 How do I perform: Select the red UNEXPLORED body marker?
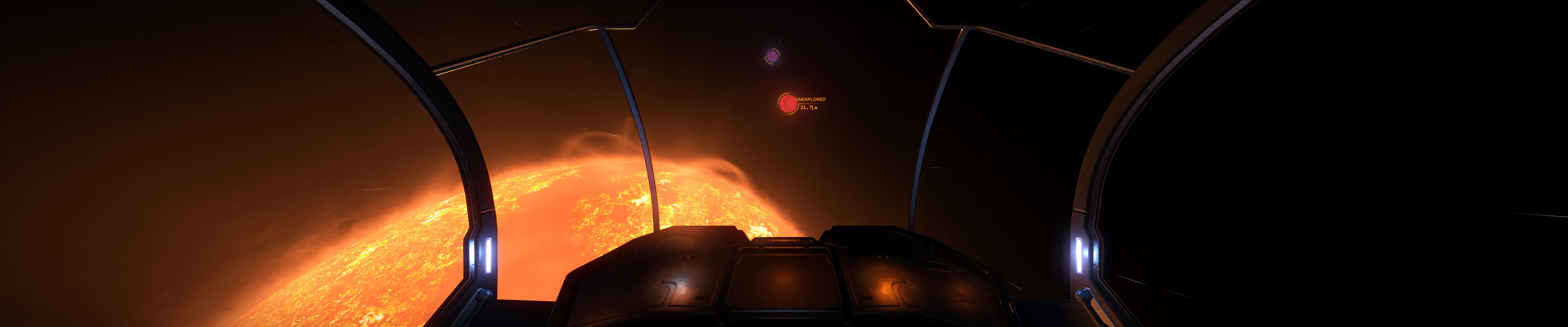pyautogui.click(x=787, y=104)
